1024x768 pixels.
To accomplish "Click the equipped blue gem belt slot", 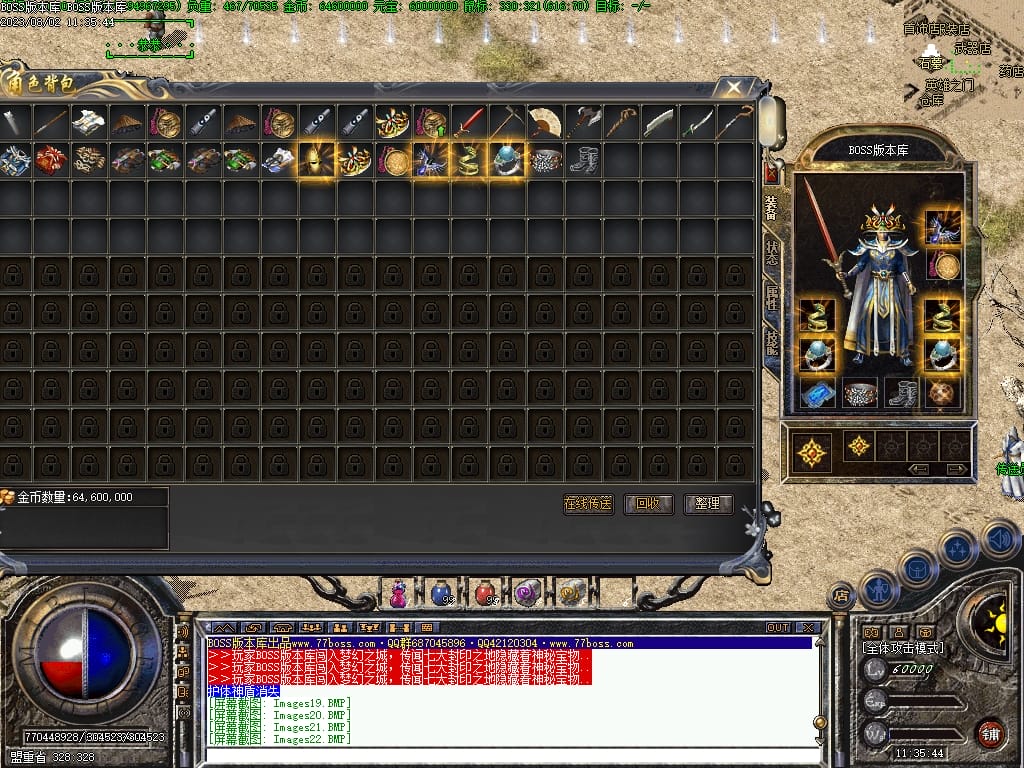I will (819, 393).
